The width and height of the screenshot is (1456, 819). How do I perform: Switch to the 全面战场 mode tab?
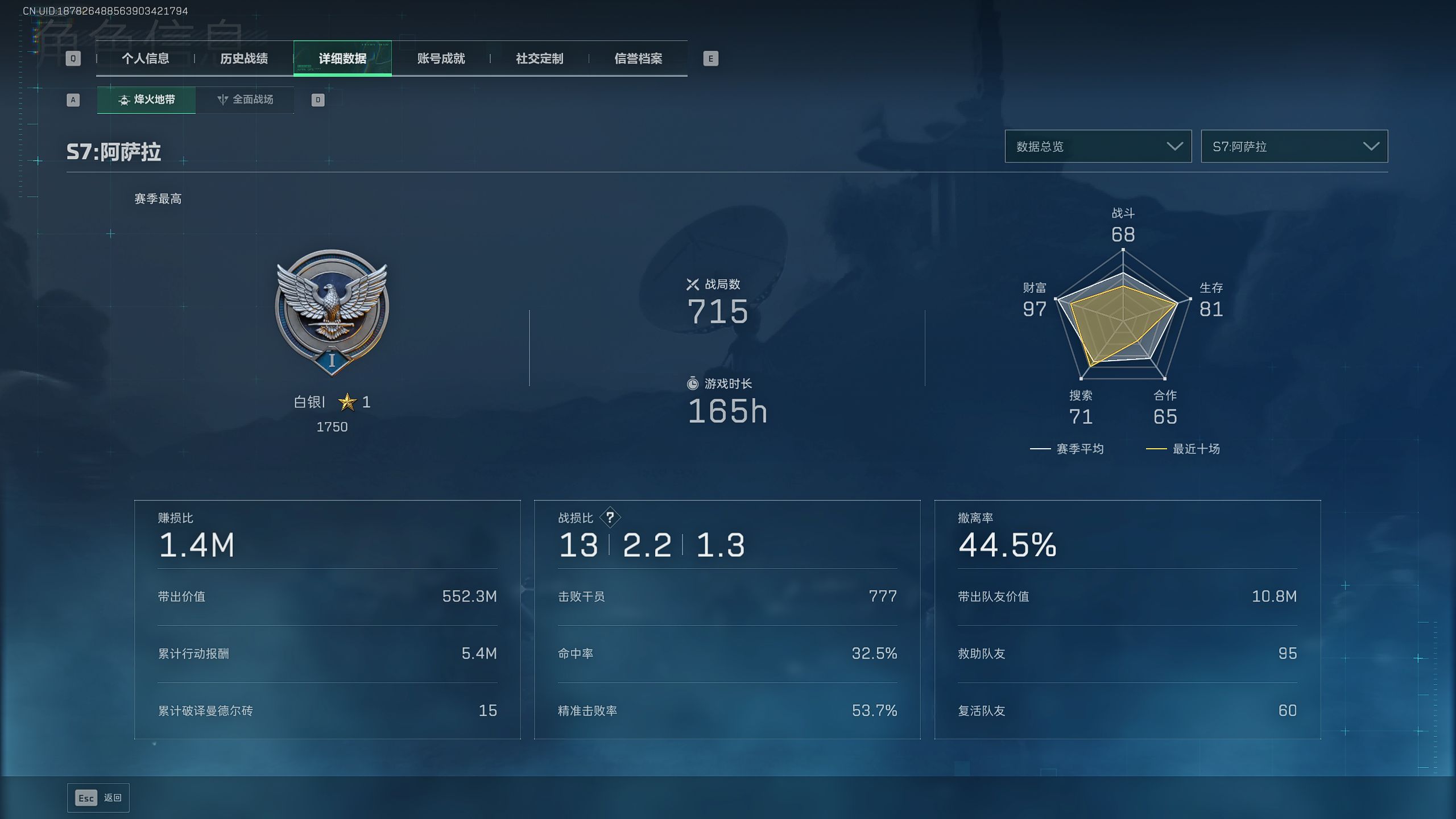[245, 100]
